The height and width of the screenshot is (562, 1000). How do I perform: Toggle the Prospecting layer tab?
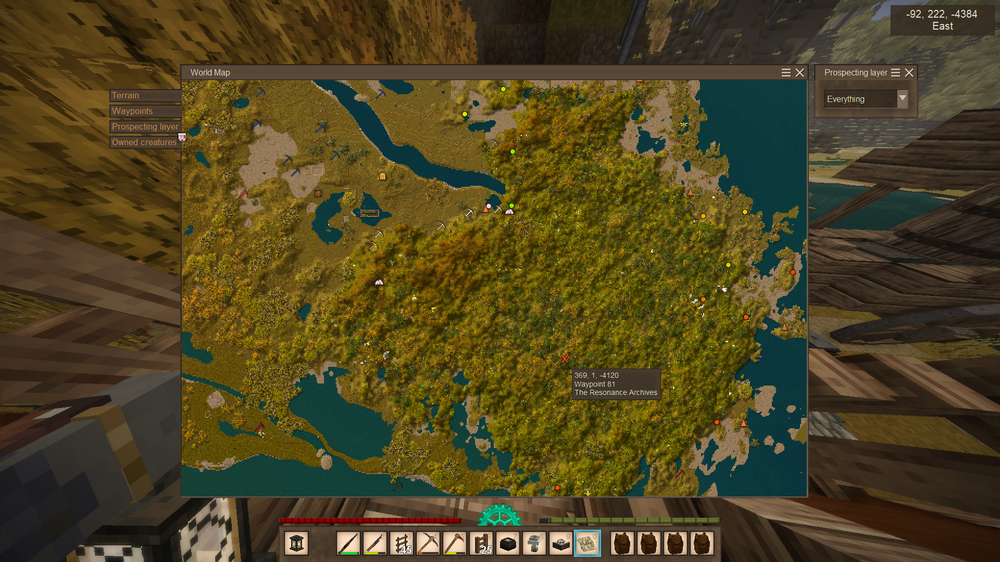[x=145, y=127]
